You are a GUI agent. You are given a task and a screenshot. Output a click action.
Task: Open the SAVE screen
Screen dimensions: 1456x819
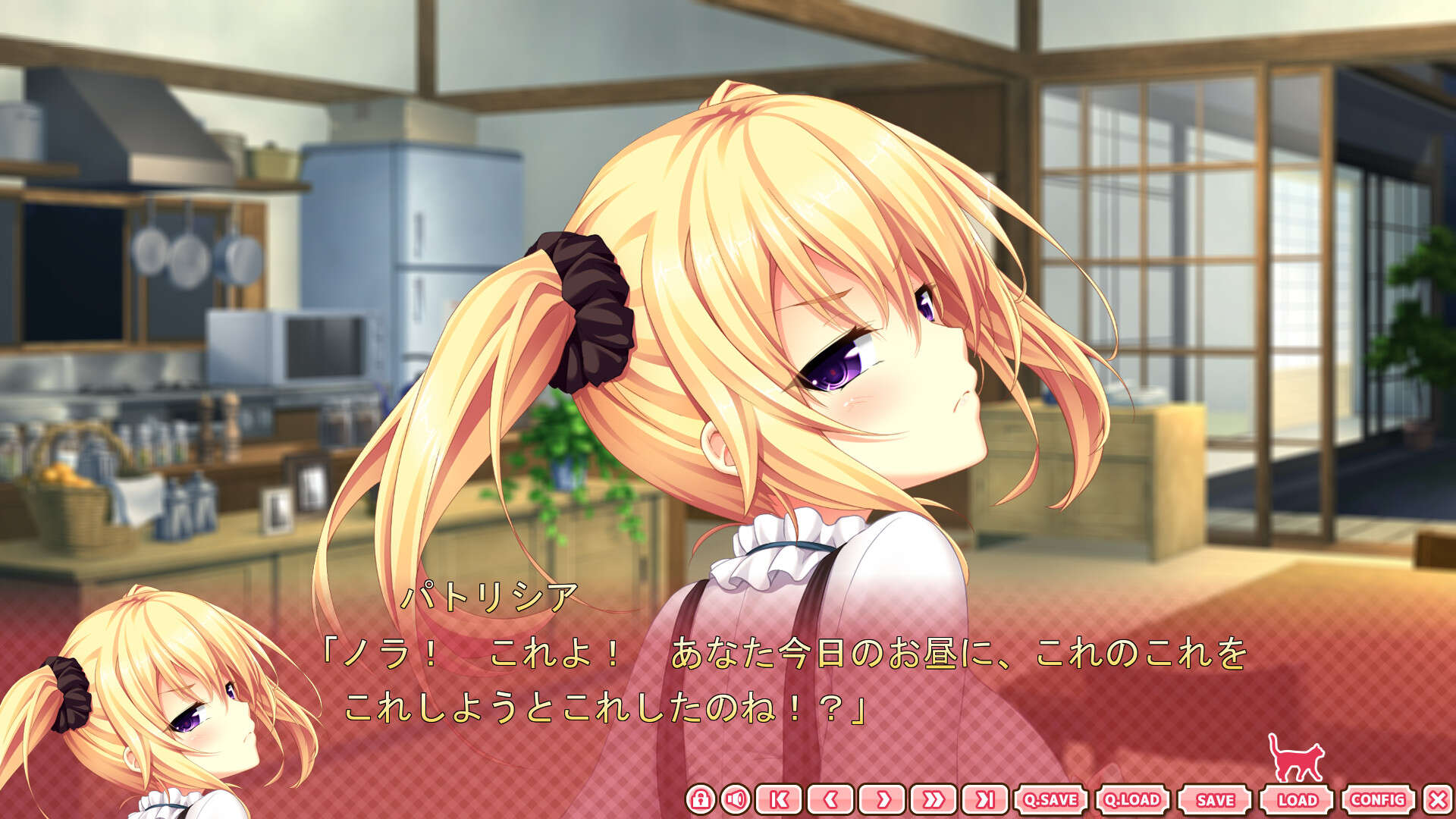point(1214,798)
